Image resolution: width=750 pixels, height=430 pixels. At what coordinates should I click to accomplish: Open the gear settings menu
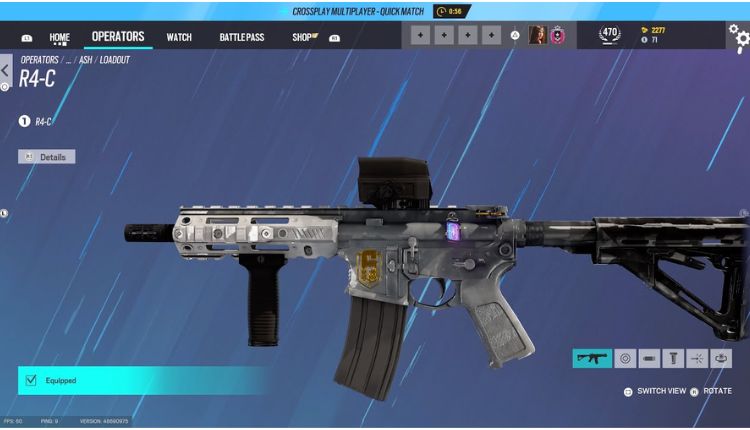[x=738, y=36]
